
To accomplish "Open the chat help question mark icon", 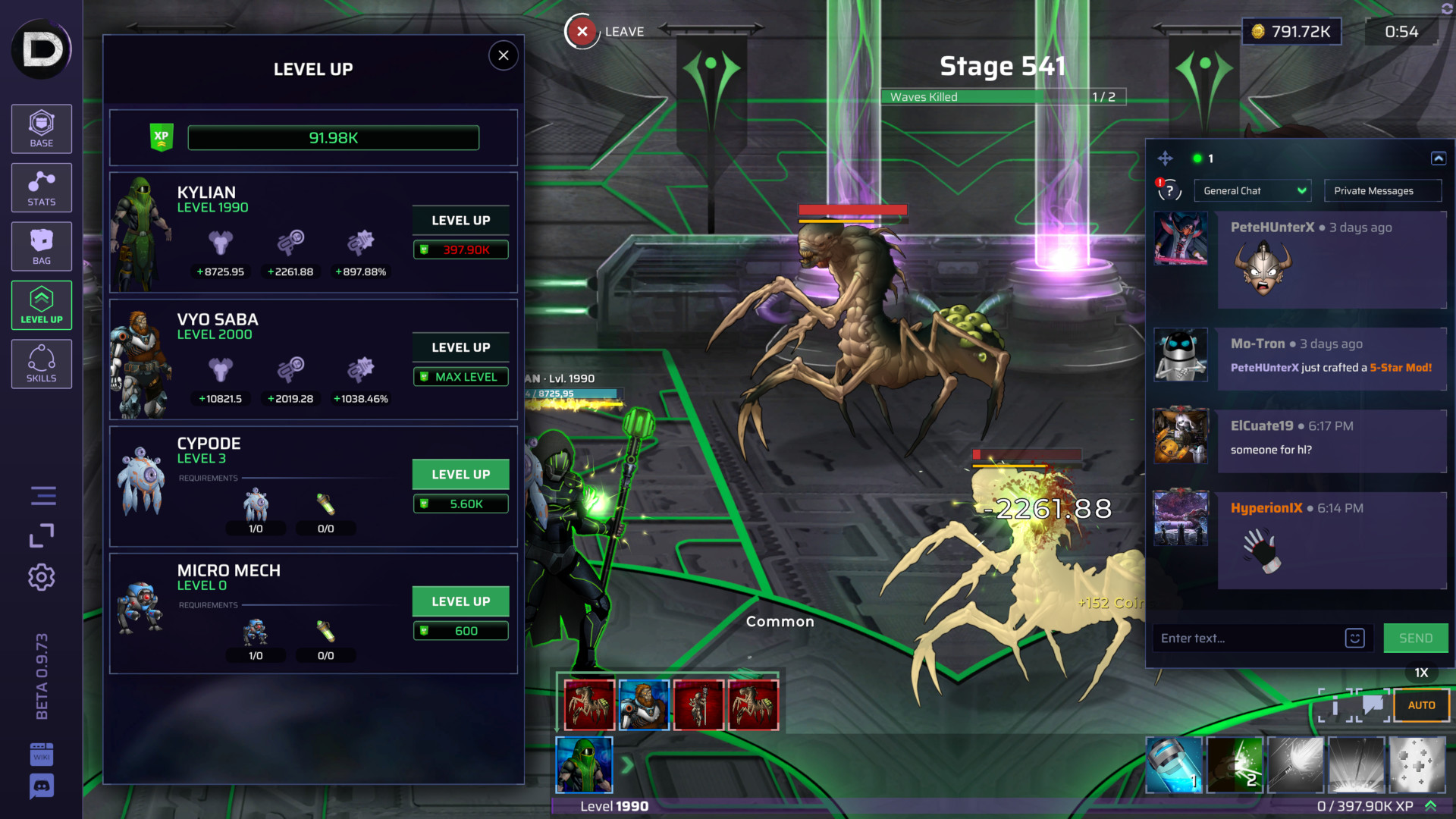I will point(1169,190).
